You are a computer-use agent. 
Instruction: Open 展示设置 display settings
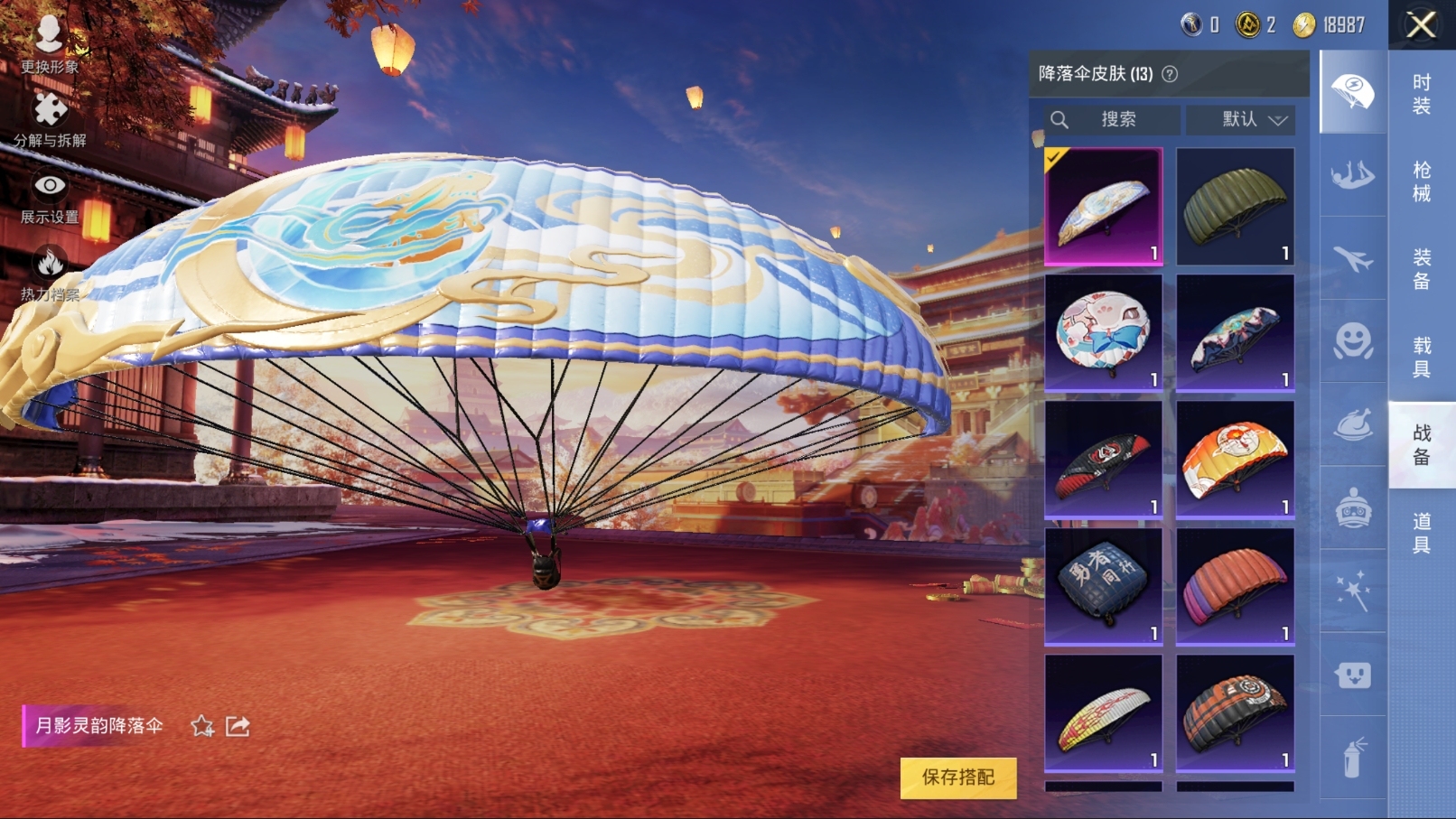[x=50, y=197]
